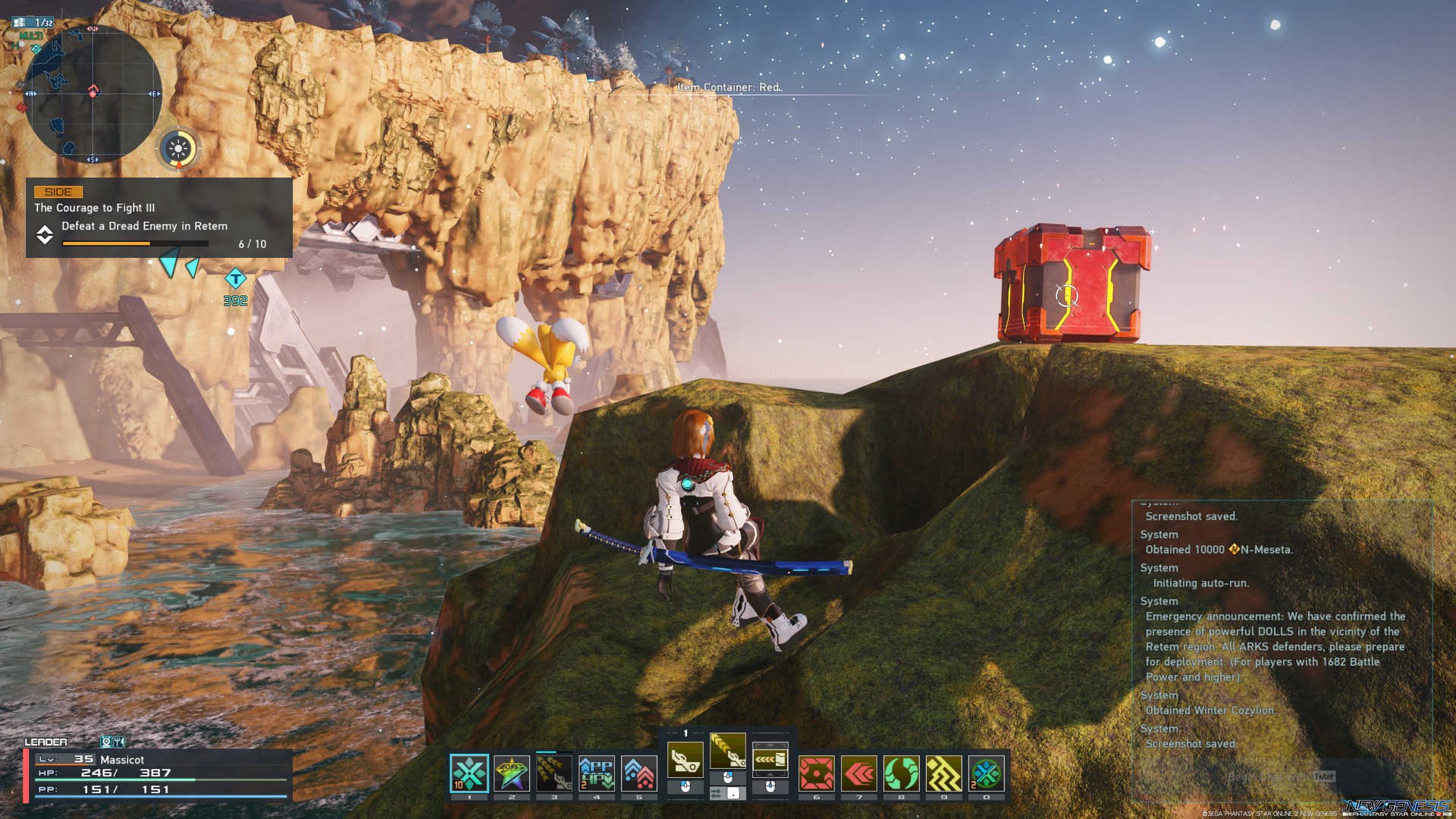The width and height of the screenshot is (1456, 819).
Task: Trigger the green swirl skill in slot 8
Action: click(x=902, y=773)
